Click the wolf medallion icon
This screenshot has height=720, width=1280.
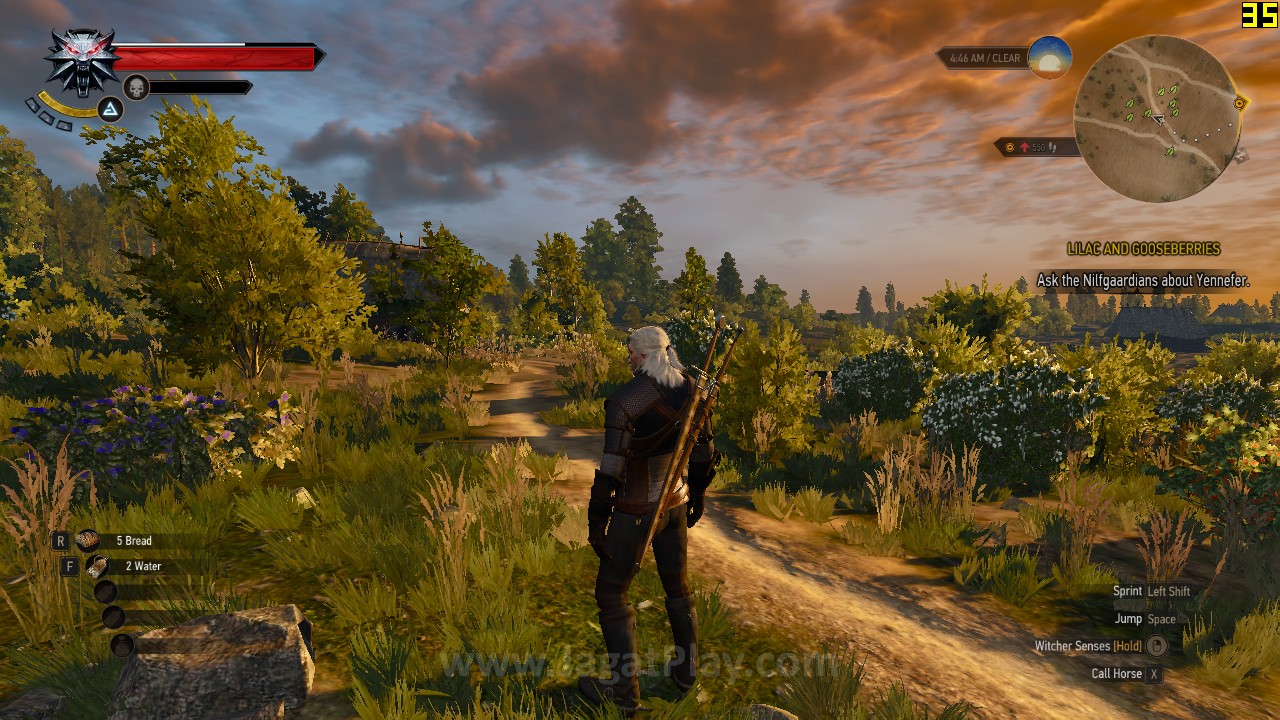pyautogui.click(x=81, y=60)
